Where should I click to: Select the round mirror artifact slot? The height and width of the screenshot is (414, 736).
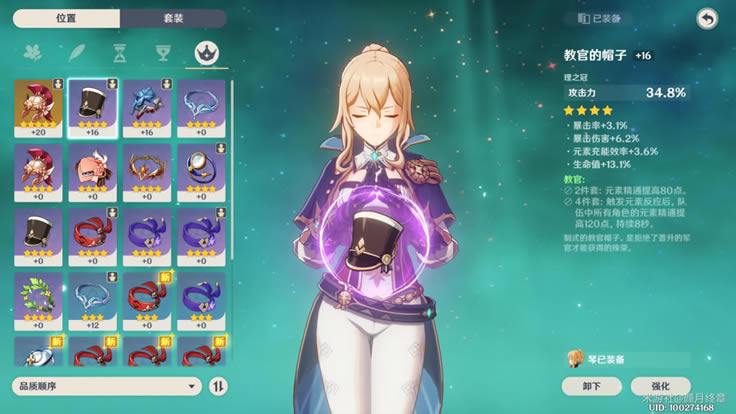point(202,172)
